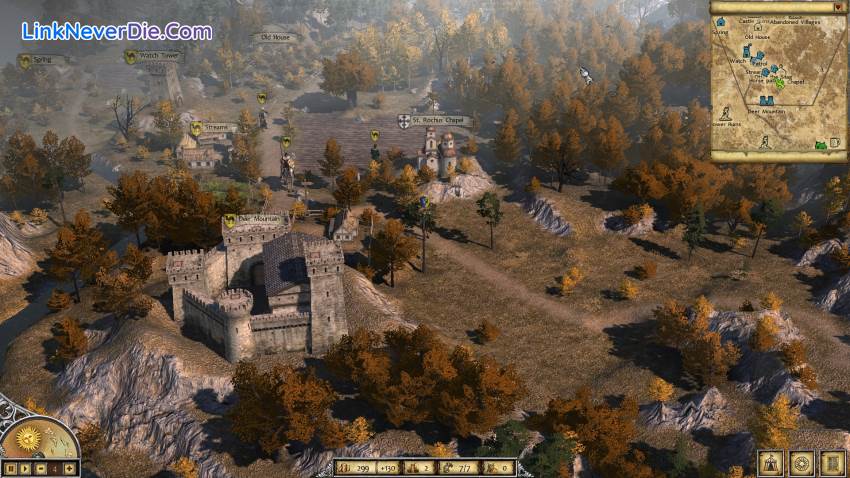
Task: Toggle the mug icon on the minimap
Action: pos(834,144)
